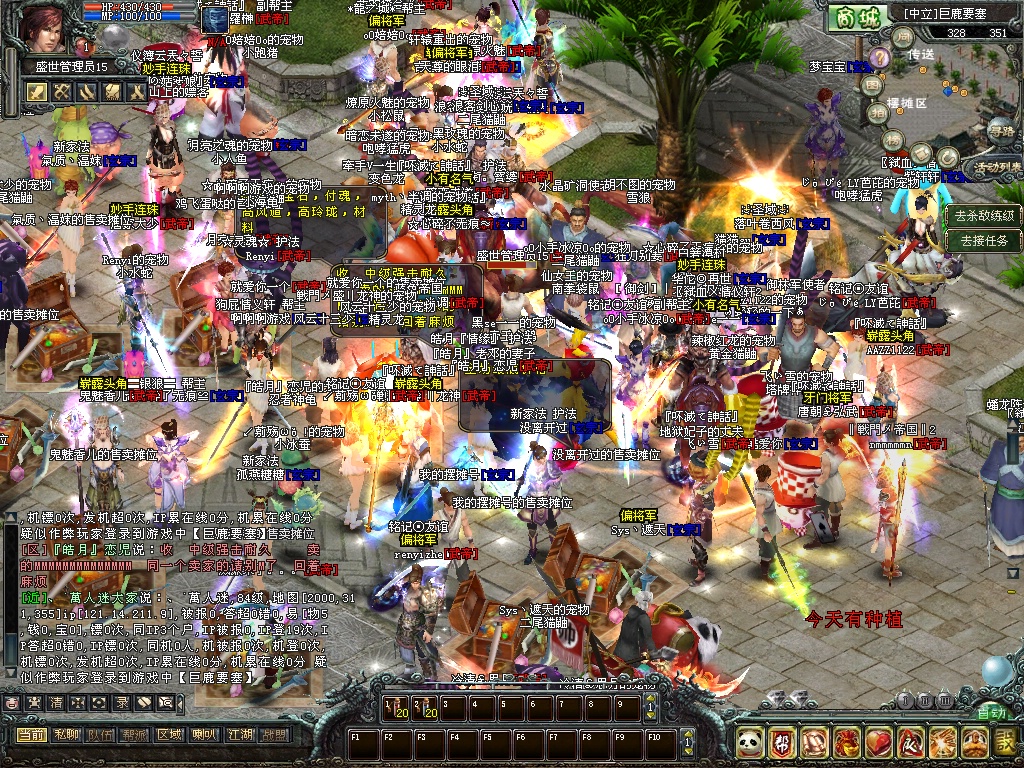
Task: Use the potion in hotbar slot 1
Action: pos(396,708)
